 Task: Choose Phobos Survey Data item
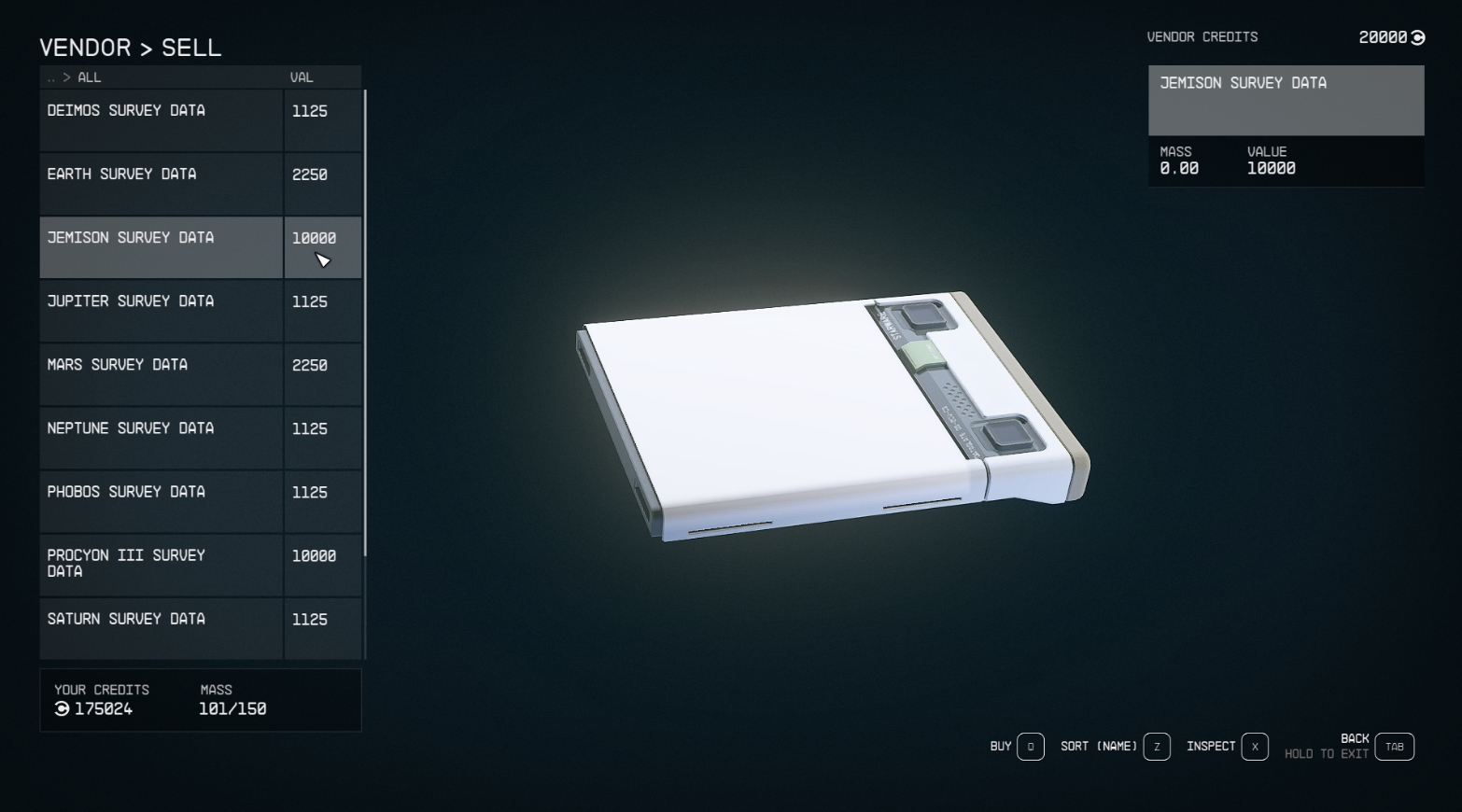click(x=161, y=501)
